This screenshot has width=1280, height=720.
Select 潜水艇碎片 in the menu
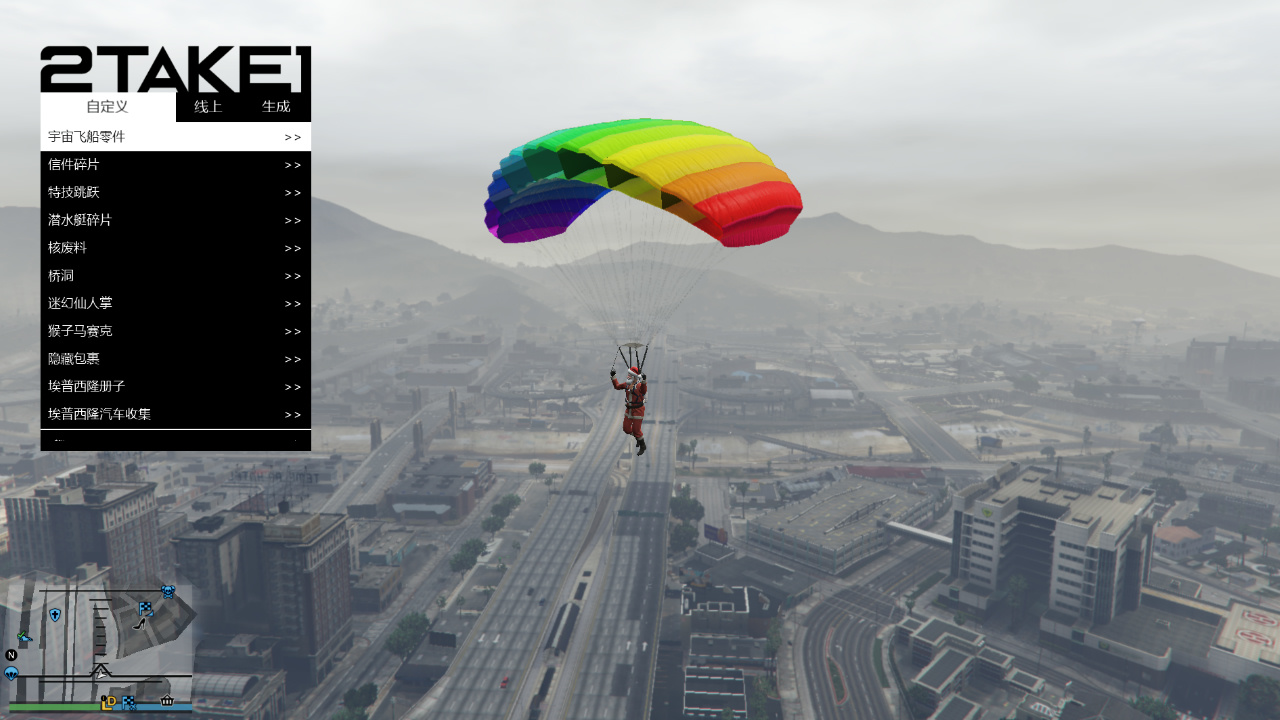[x=175, y=220]
